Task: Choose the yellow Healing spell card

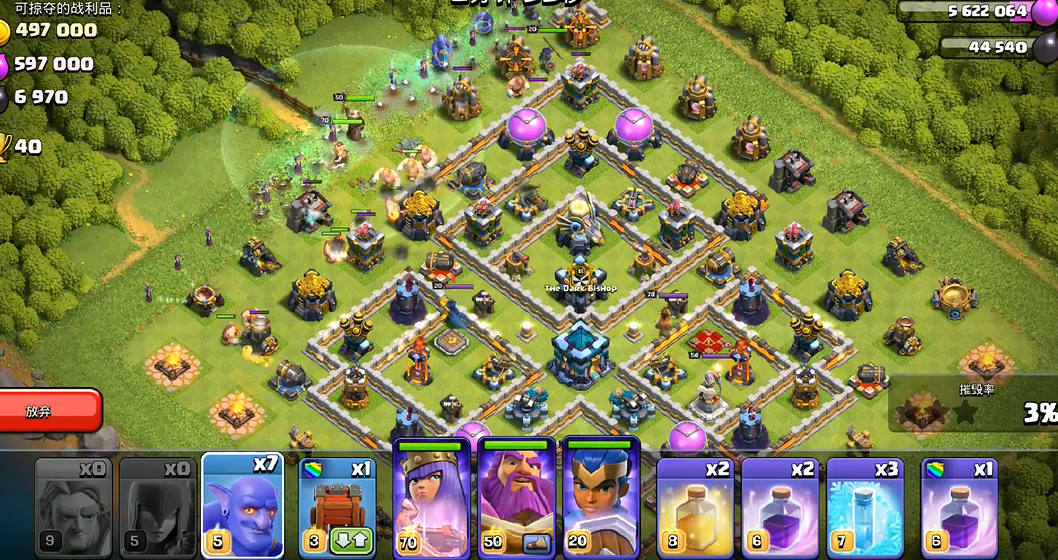Action: (696, 505)
